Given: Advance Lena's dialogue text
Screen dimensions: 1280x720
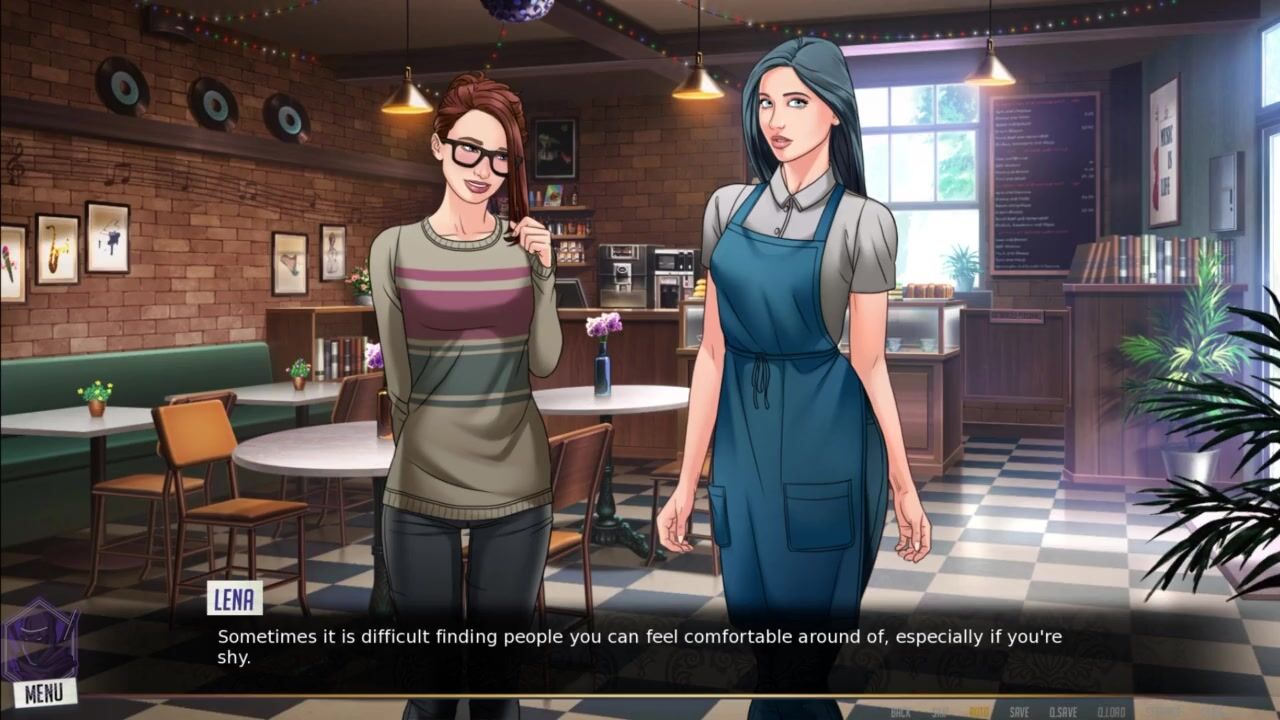Looking at the screenshot, I should [x=640, y=646].
